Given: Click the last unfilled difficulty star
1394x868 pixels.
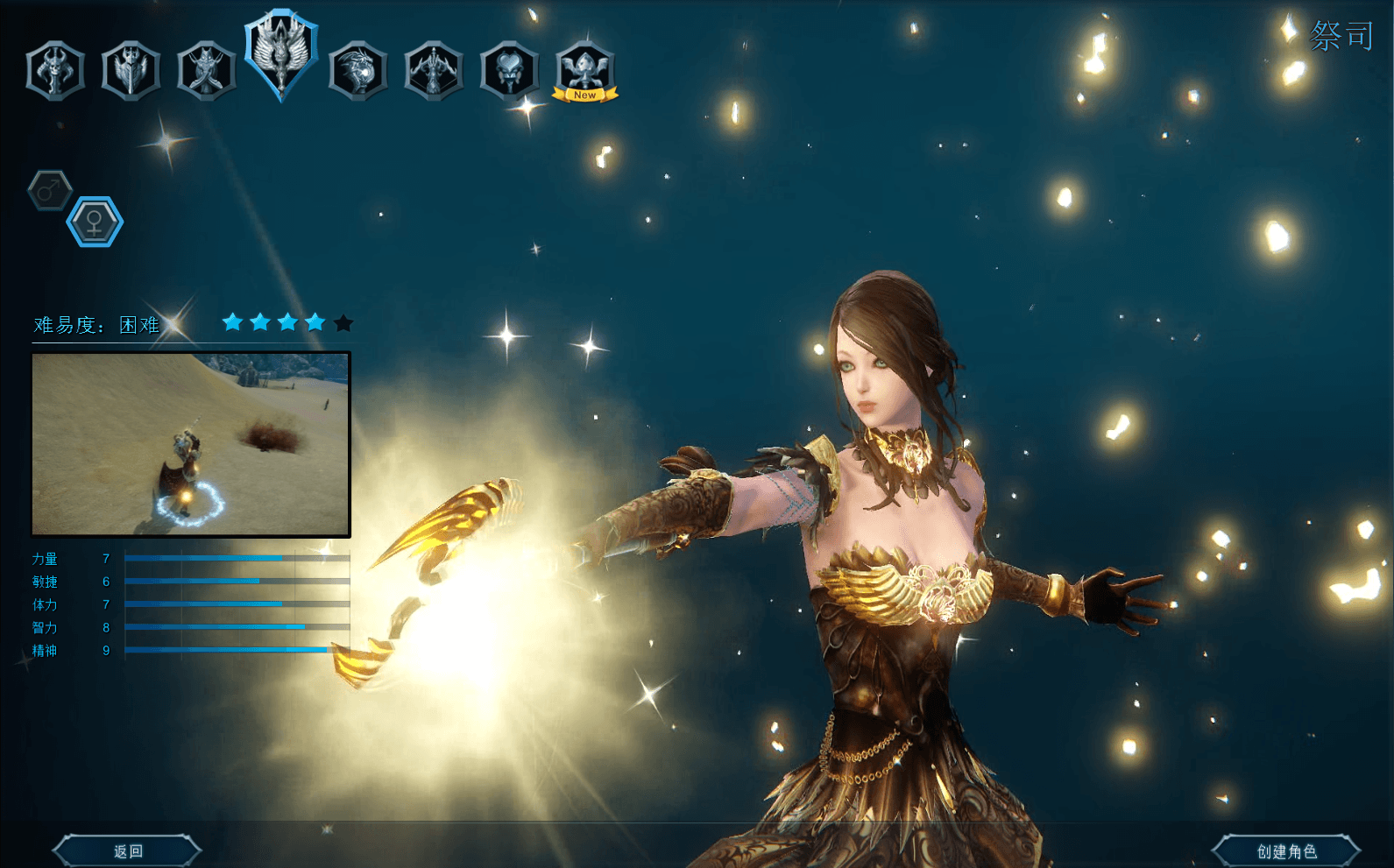Looking at the screenshot, I should point(343,321).
